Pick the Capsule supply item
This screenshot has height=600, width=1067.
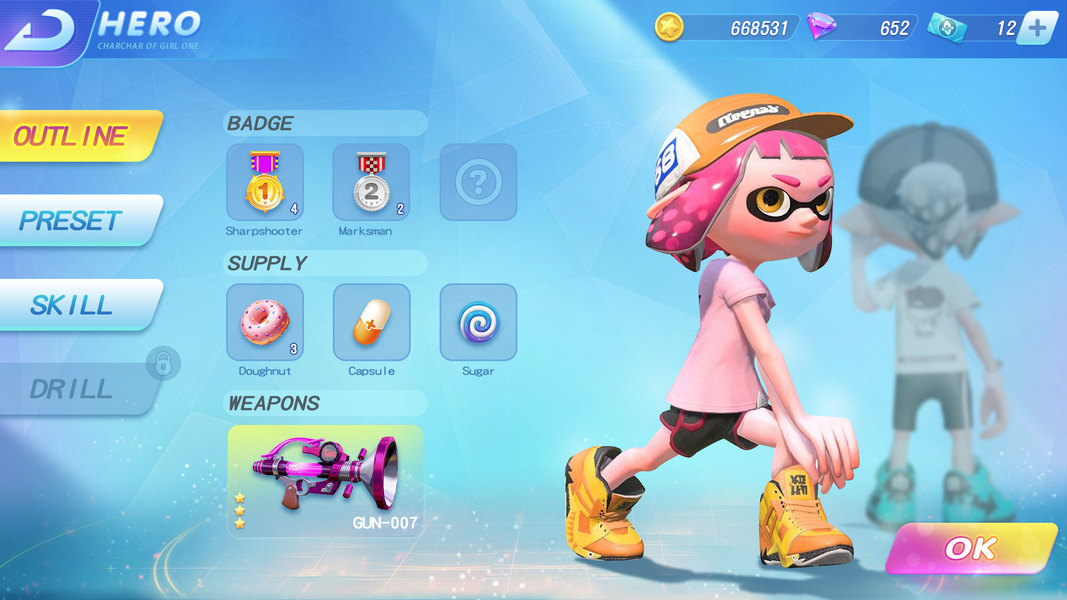coord(371,322)
